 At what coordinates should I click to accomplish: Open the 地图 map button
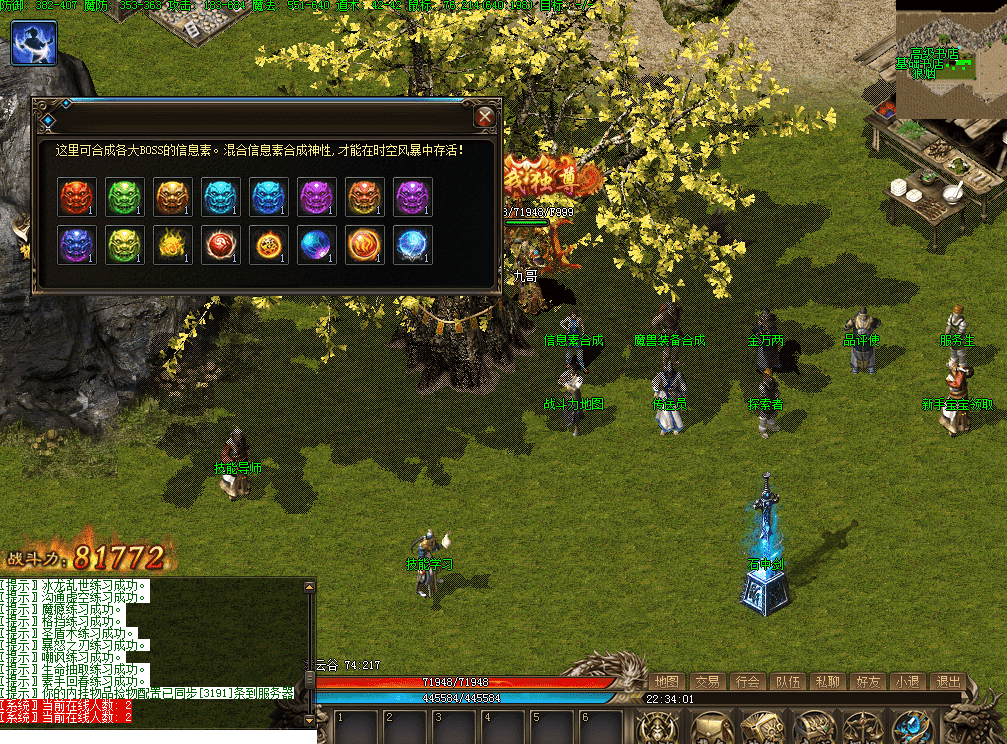pos(667,681)
